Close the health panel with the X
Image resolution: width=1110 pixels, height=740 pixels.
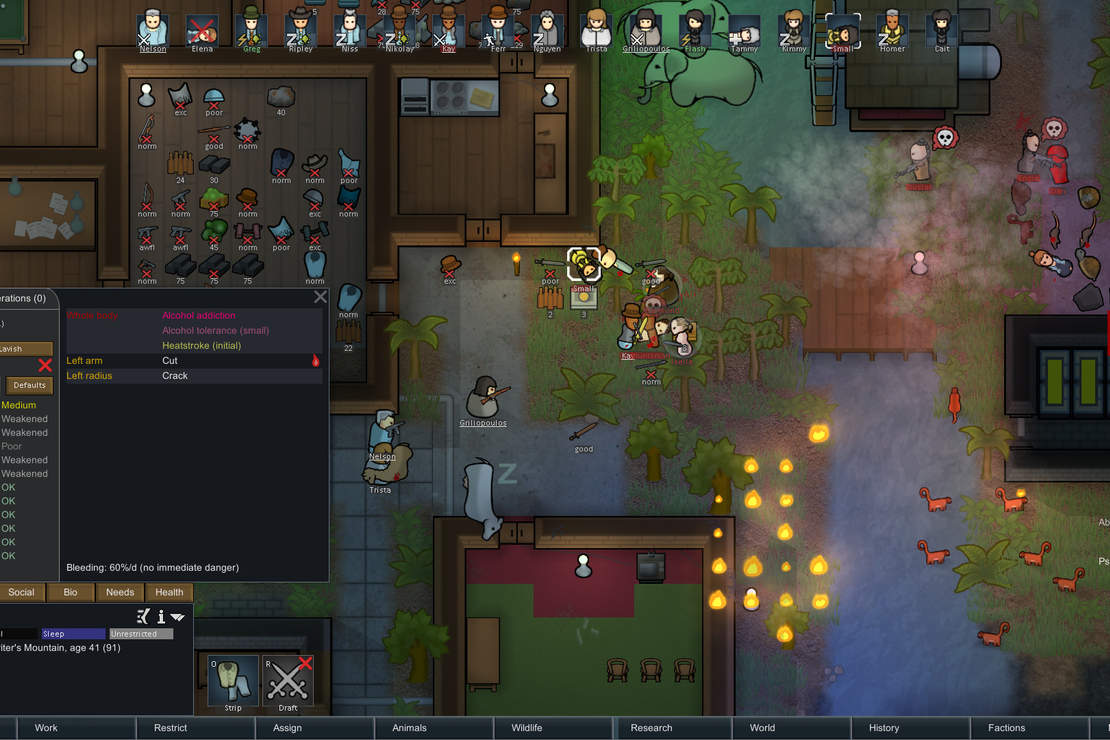pyautogui.click(x=320, y=297)
